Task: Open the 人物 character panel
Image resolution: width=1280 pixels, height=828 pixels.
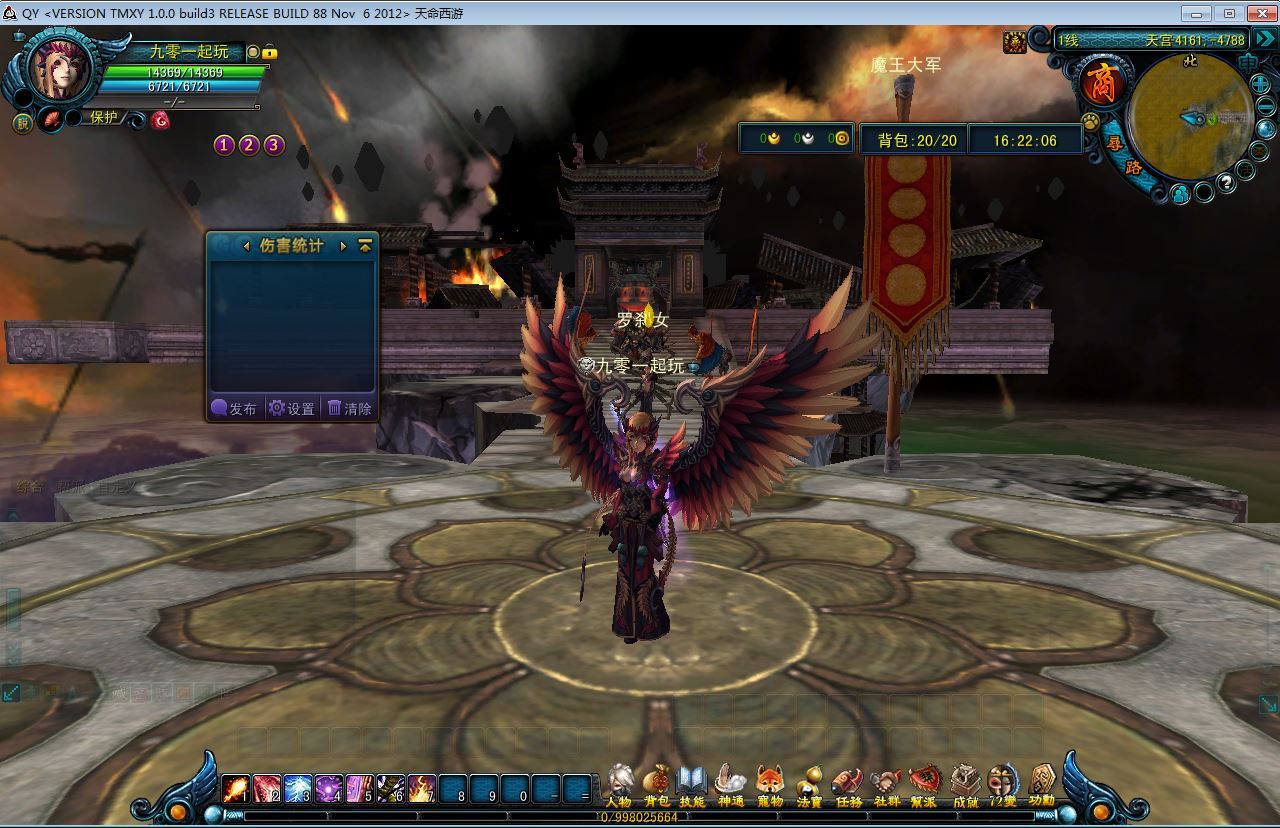Action: (x=619, y=785)
